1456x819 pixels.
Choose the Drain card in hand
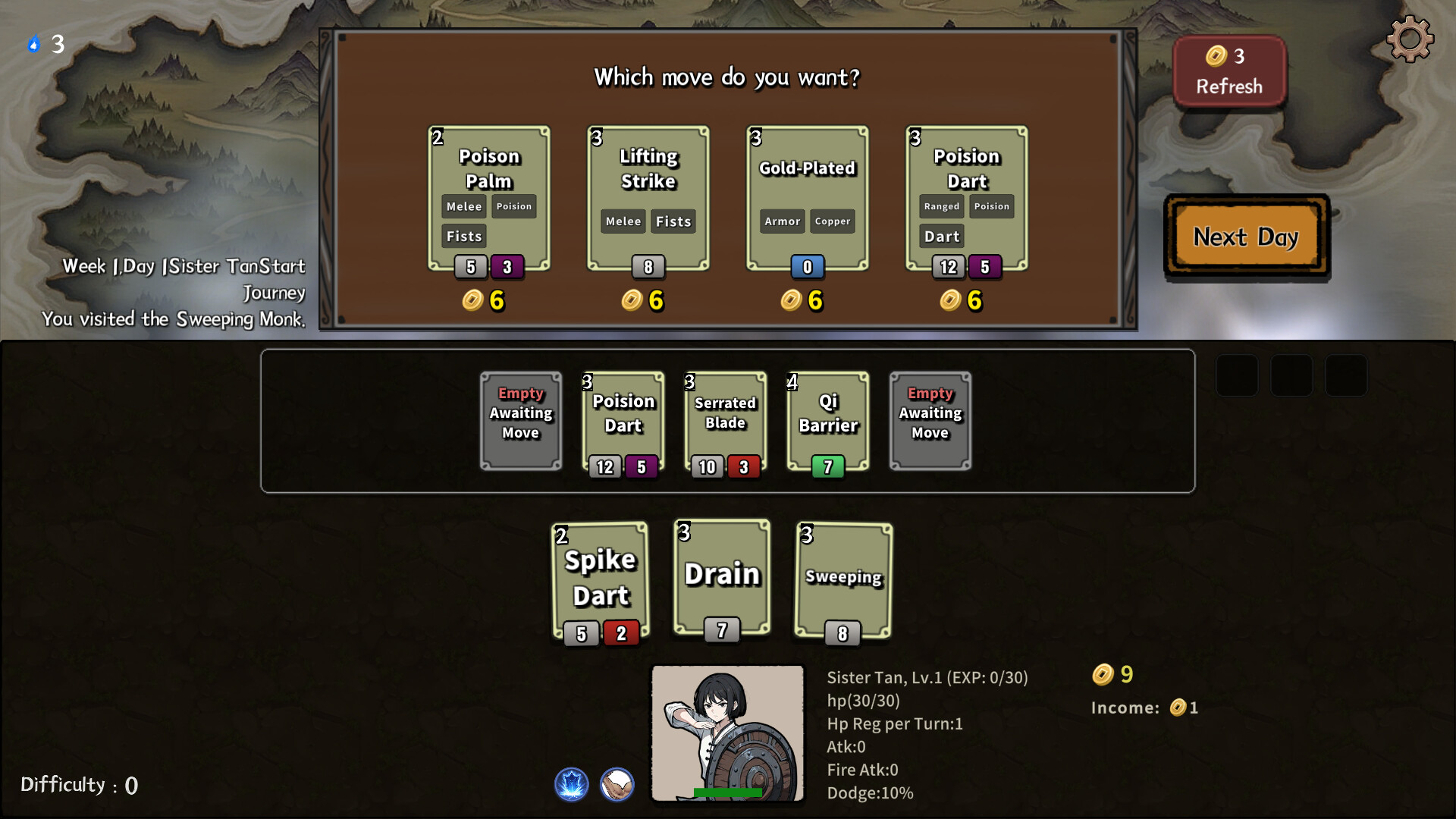pyautogui.click(x=722, y=577)
